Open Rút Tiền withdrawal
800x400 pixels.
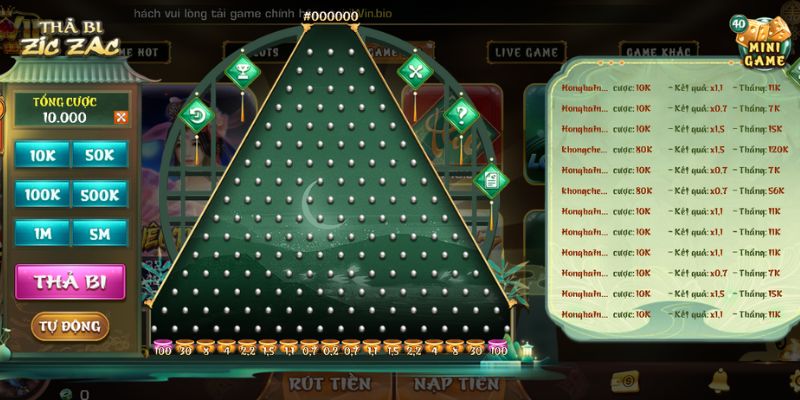click(x=329, y=384)
